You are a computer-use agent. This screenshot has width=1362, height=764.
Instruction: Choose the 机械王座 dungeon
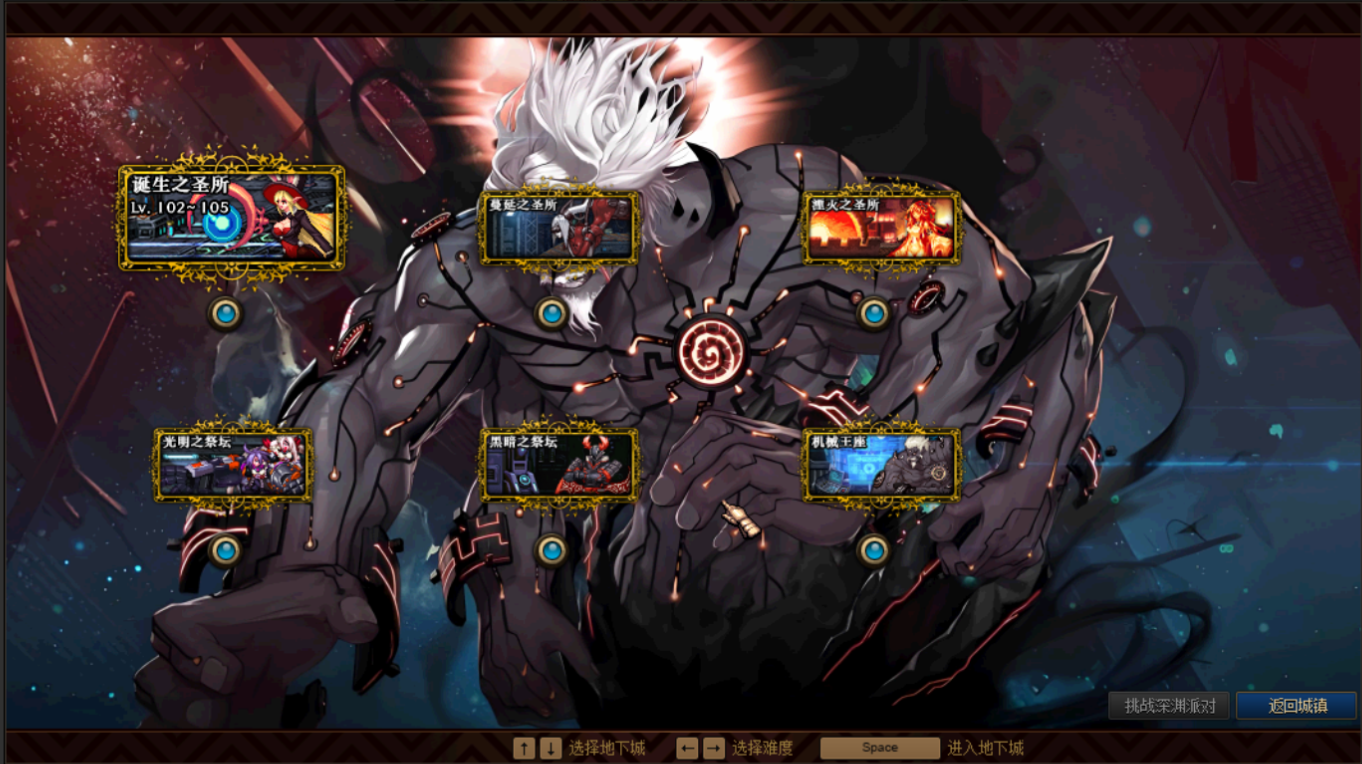[x=882, y=465]
